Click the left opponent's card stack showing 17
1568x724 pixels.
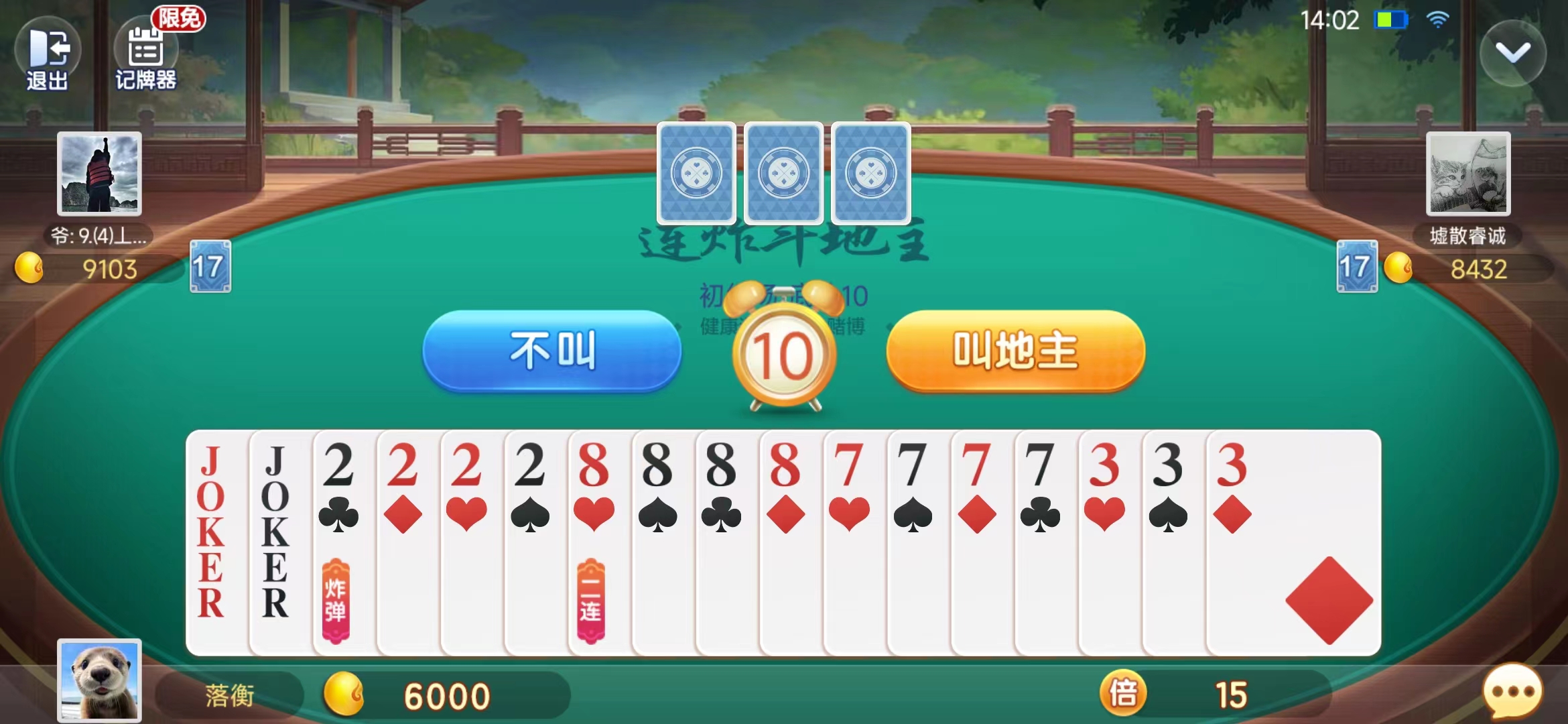[211, 265]
